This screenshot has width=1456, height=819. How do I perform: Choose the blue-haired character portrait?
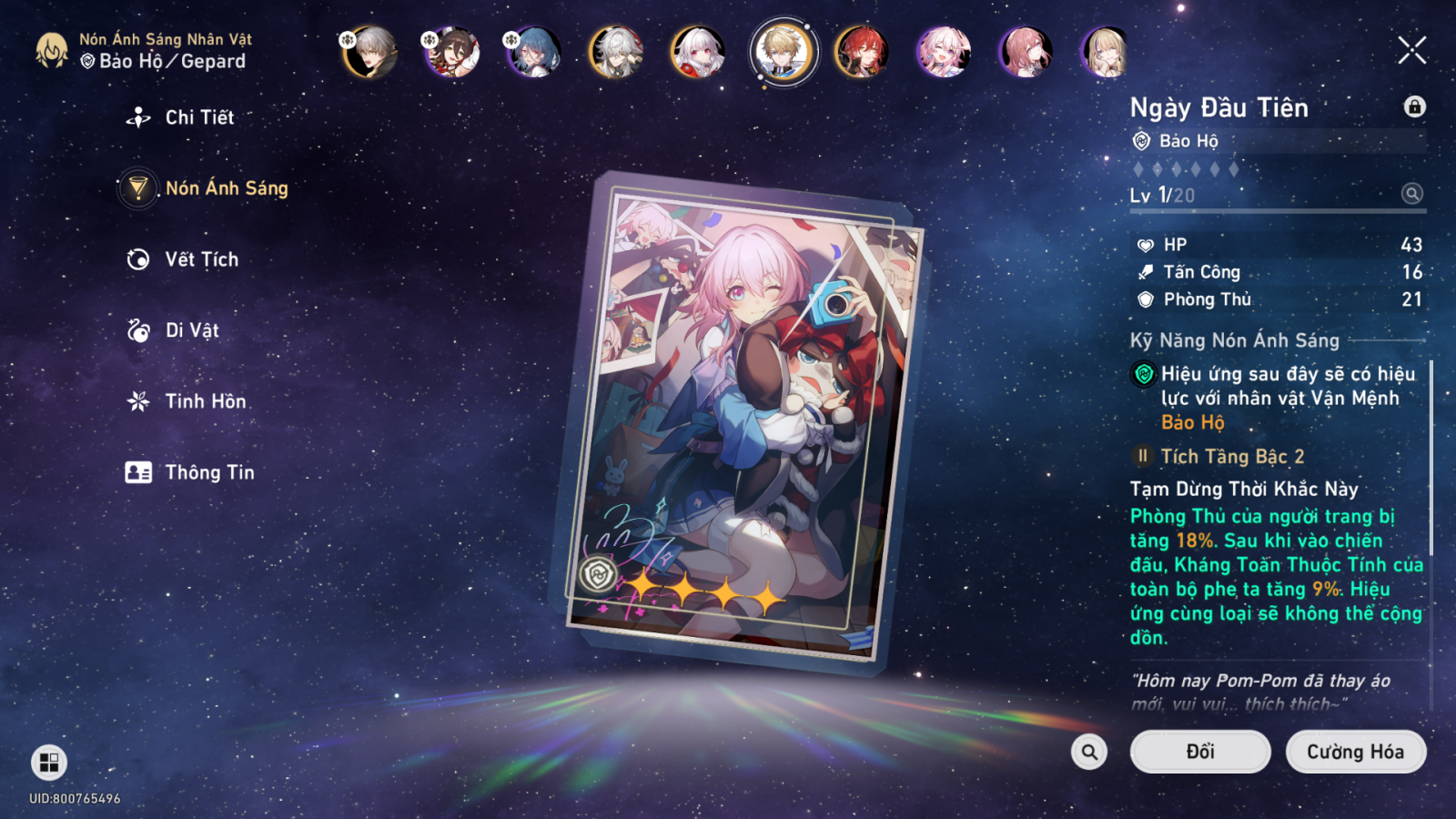(534, 52)
